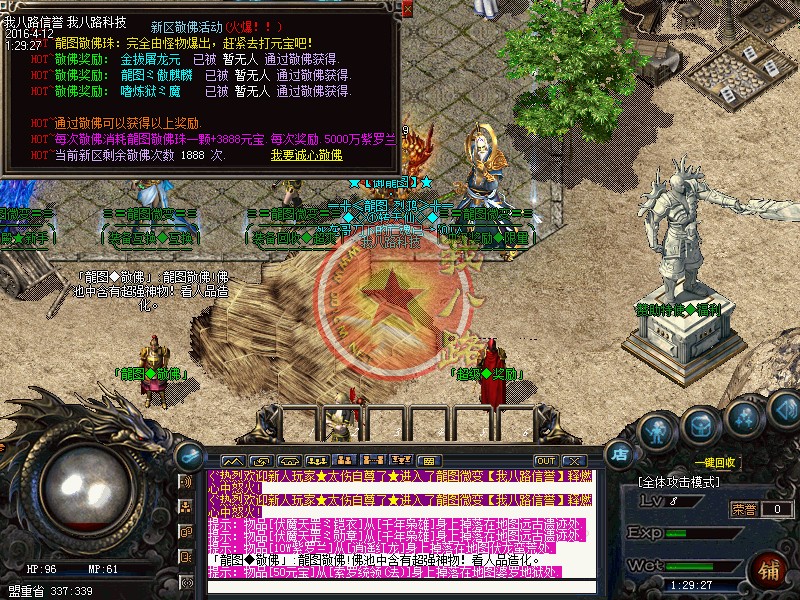Click the 我要诚心敬佛 link
Screen dimensions: 800x600
pyautogui.click(x=306, y=155)
